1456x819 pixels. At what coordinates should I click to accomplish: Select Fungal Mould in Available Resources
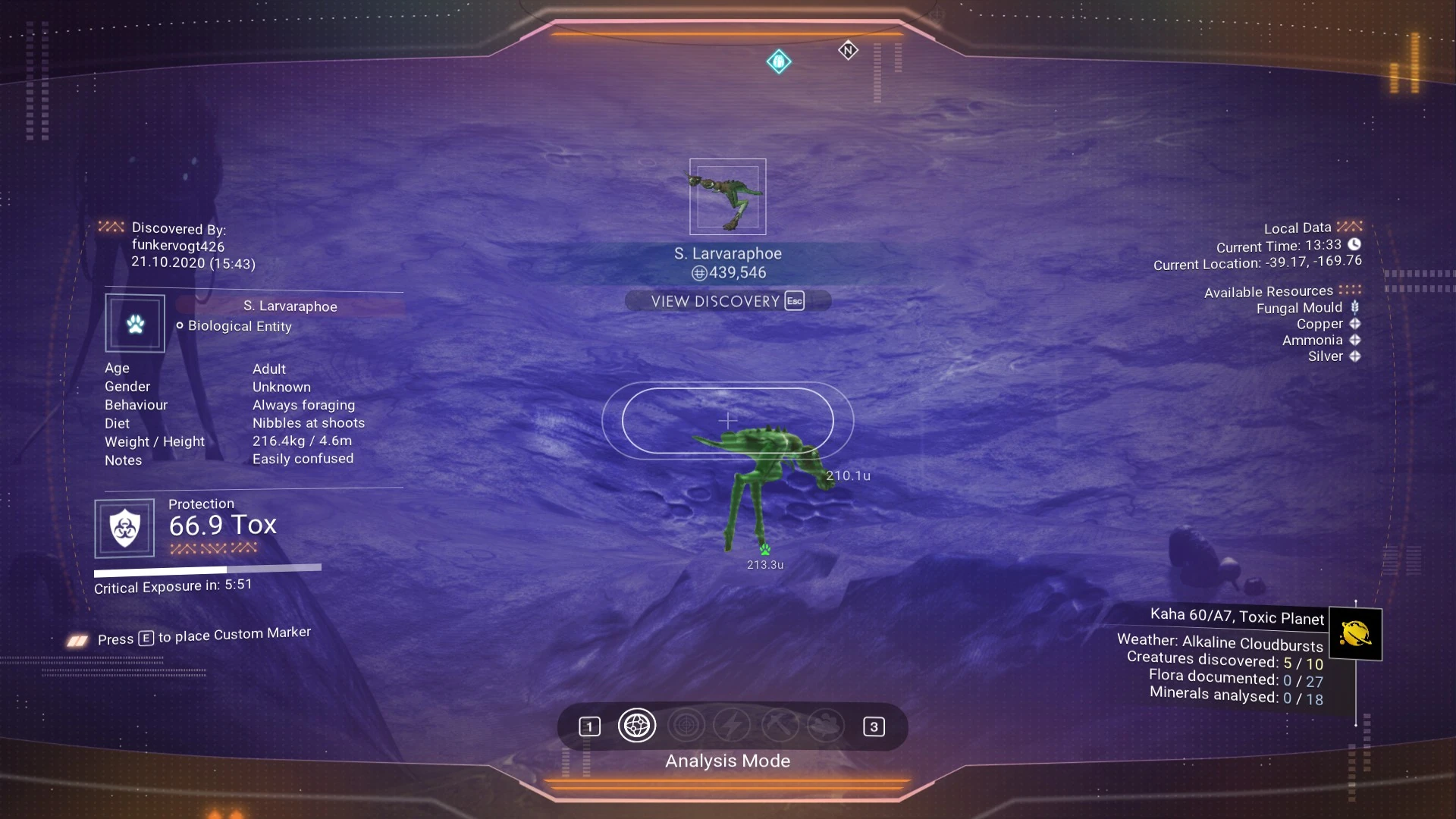tap(1299, 308)
